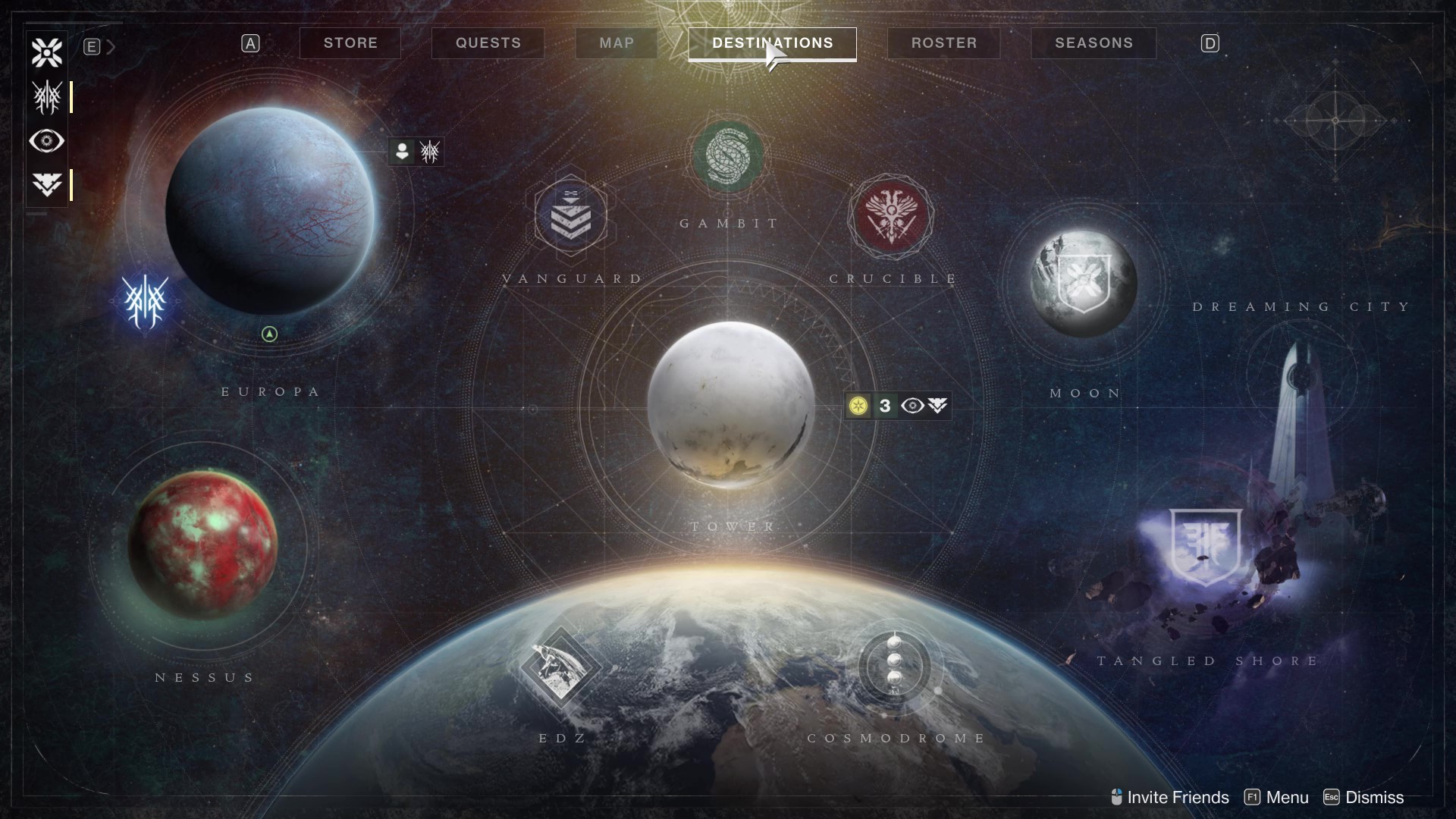Click the Invite Friends option

[x=1169, y=797]
